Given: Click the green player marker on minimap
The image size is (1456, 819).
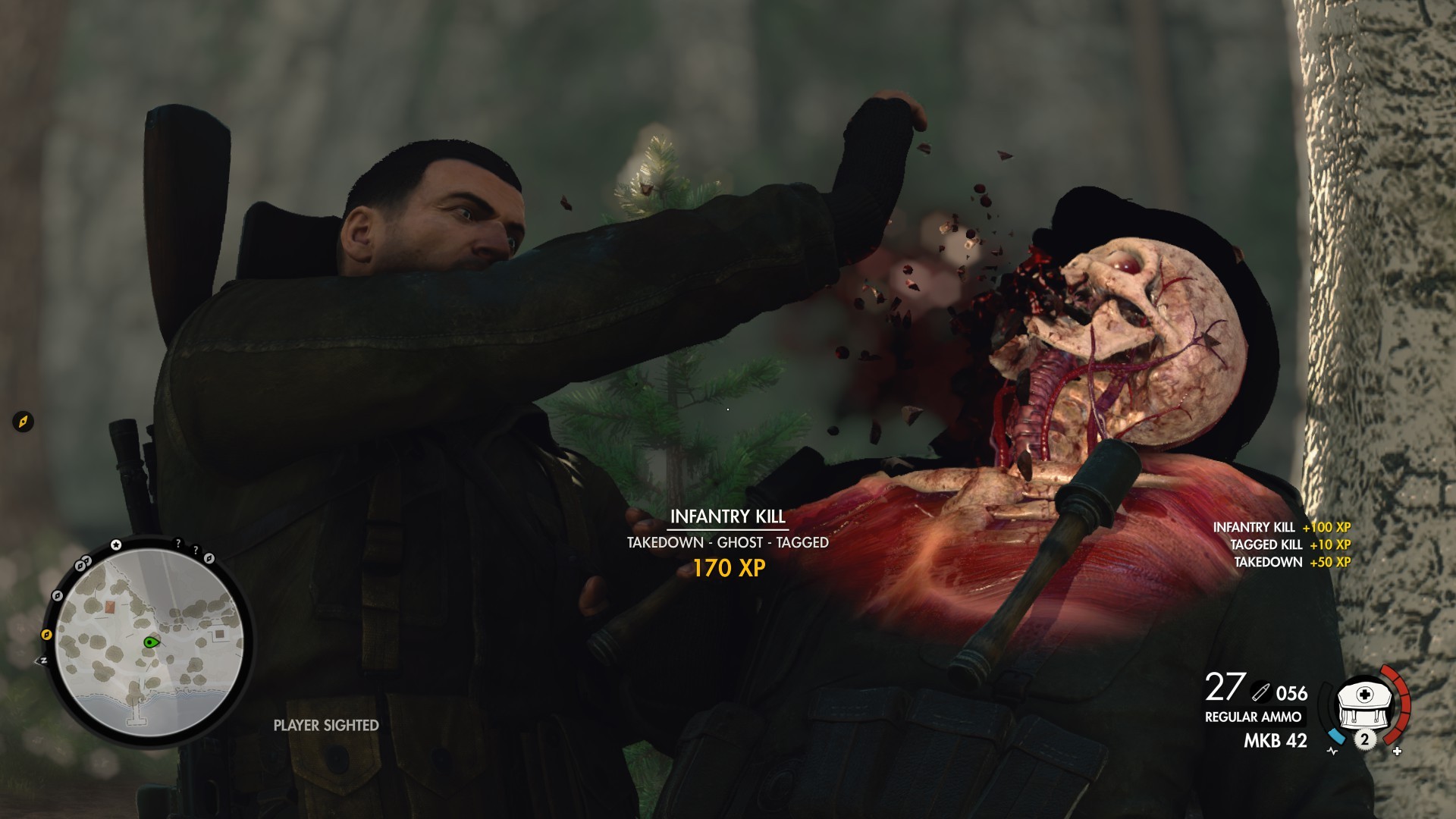Looking at the screenshot, I should coord(151,642).
